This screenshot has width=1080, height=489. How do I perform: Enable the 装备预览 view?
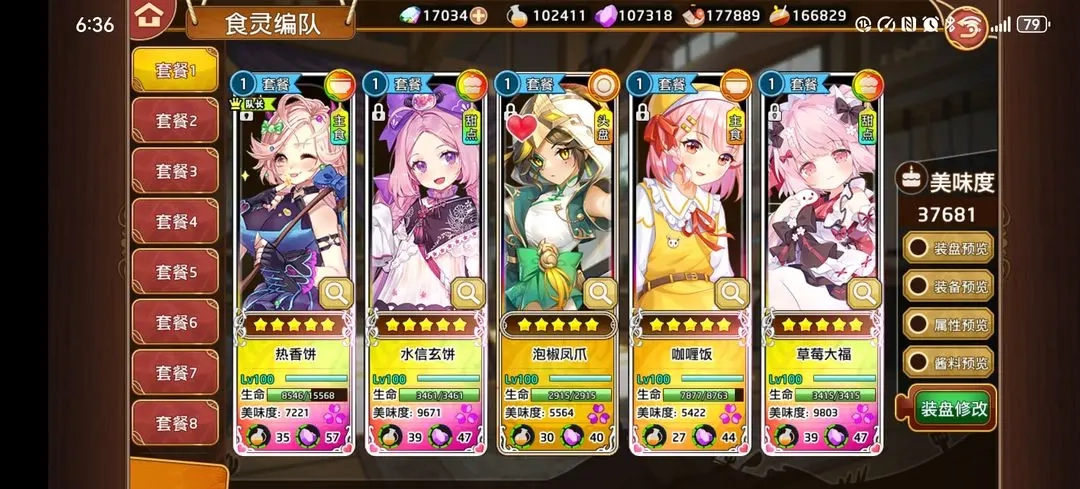pyautogui.click(x=948, y=285)
